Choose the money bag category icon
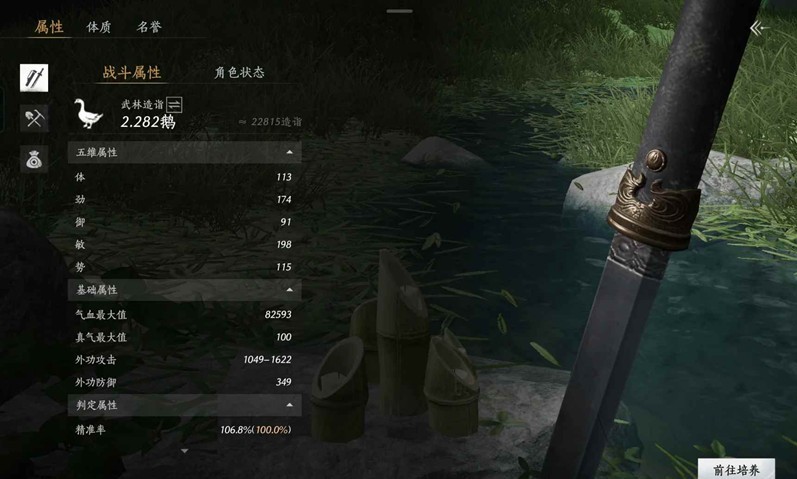The height and width of the screenshot is (479, 797). tap(34, 158)
